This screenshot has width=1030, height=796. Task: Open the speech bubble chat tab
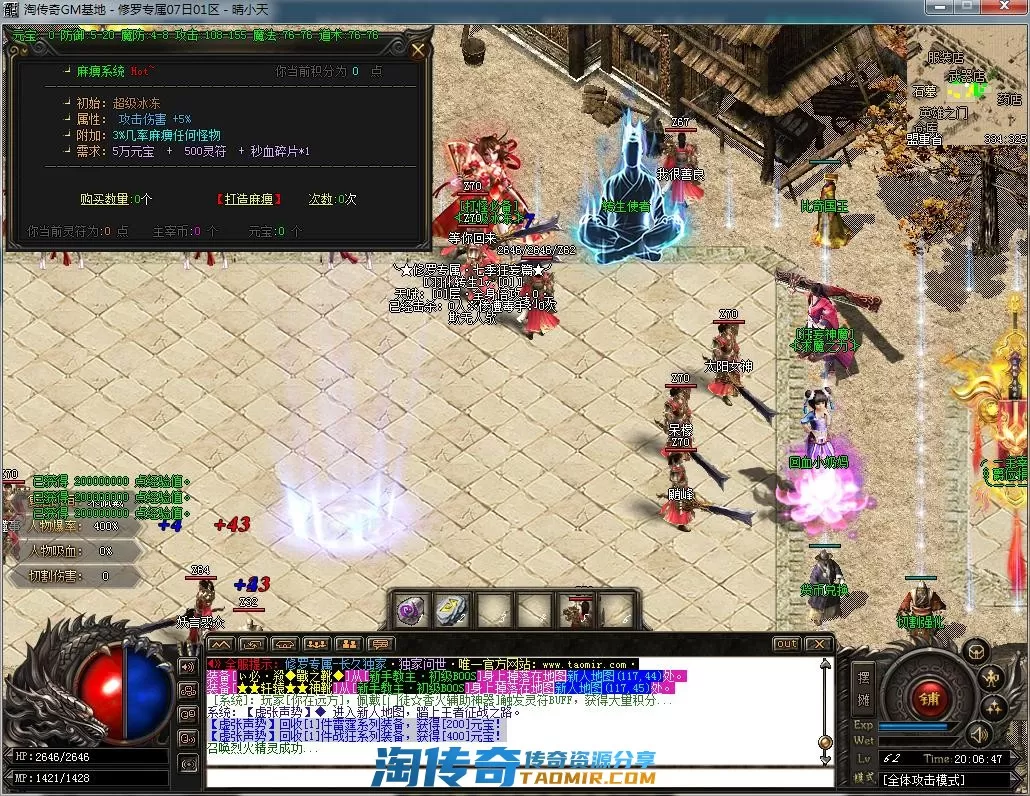click(x=379, y=644)
